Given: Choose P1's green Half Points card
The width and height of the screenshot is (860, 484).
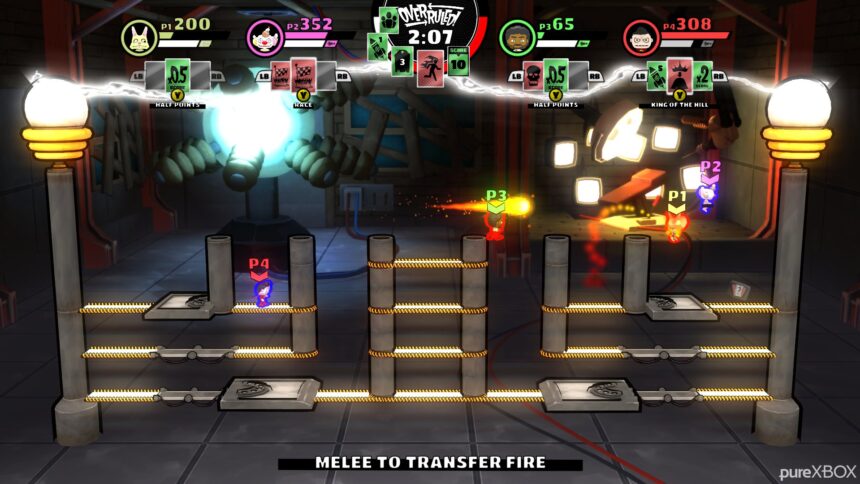Looking at the screenshot, I should coord(177,75).
